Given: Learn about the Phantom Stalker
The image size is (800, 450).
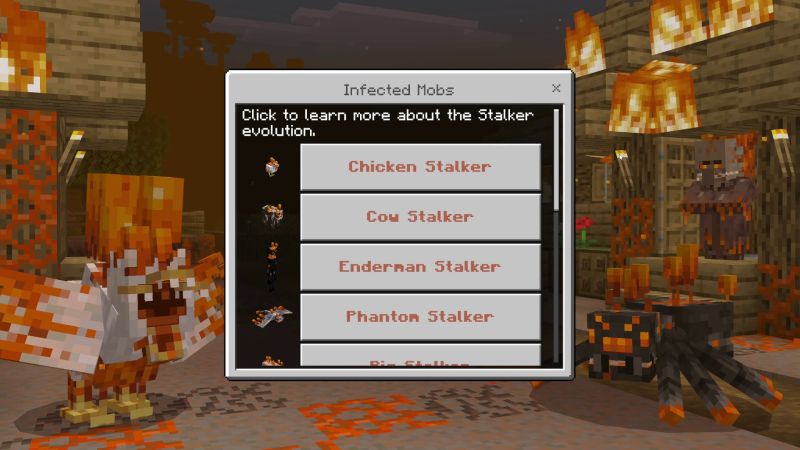Looking at the screenshot, I should (420, 317).
